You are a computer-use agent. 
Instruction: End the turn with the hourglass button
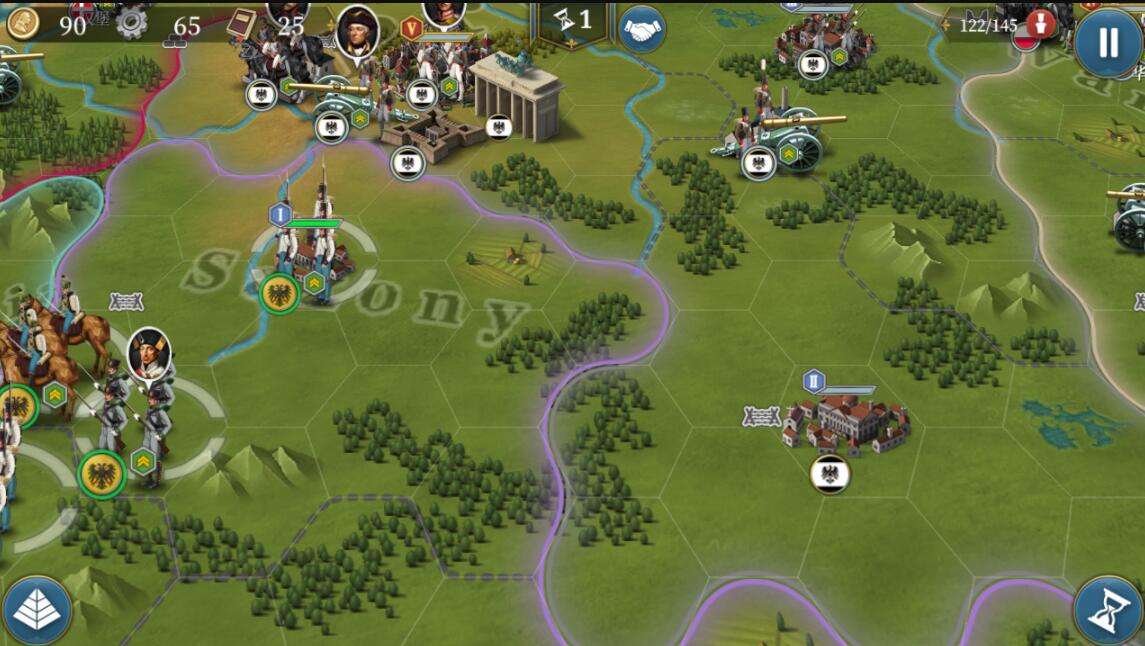click(1108, 610)
